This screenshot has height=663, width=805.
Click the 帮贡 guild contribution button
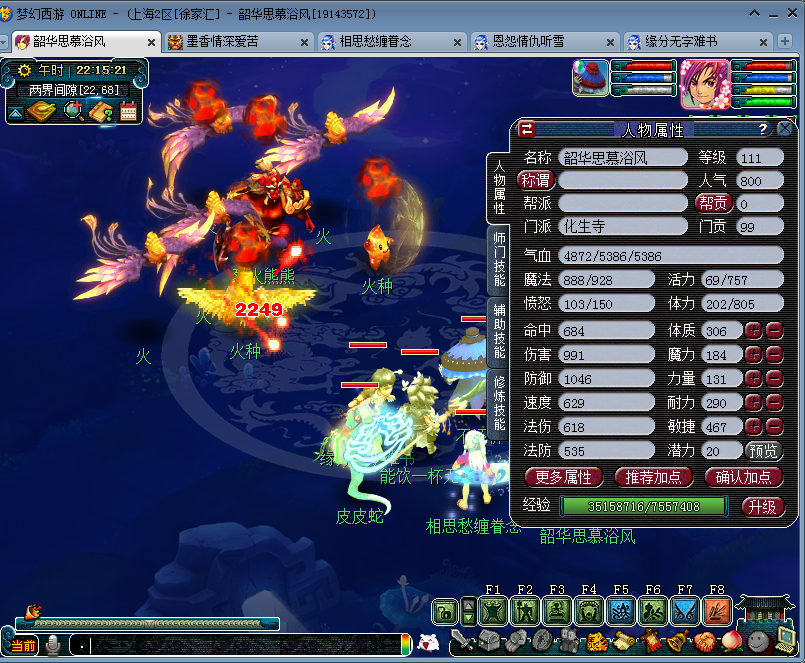pyautogui.click(x=713, y=203)
